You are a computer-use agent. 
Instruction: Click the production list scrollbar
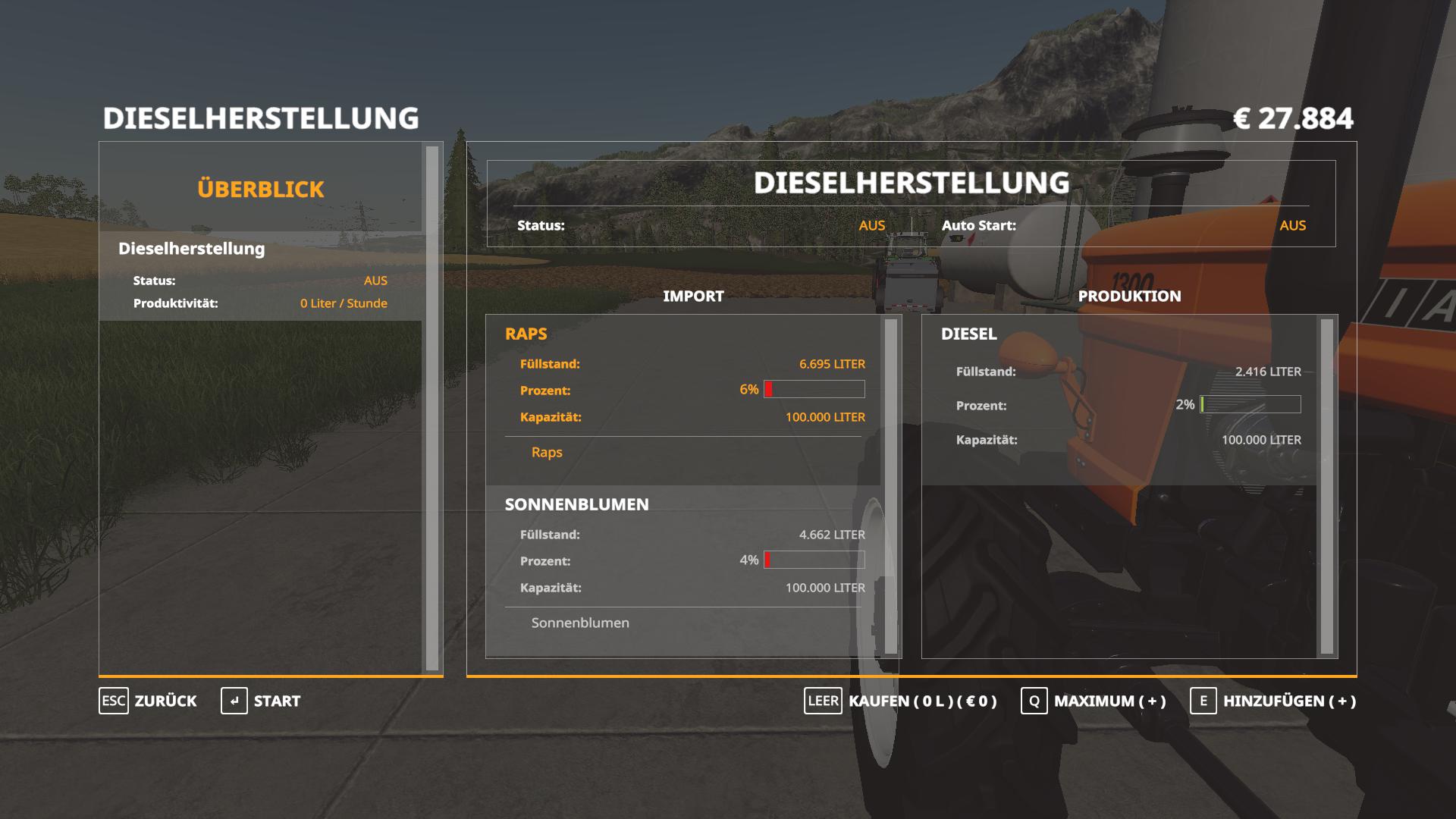tap(1326, 485)
